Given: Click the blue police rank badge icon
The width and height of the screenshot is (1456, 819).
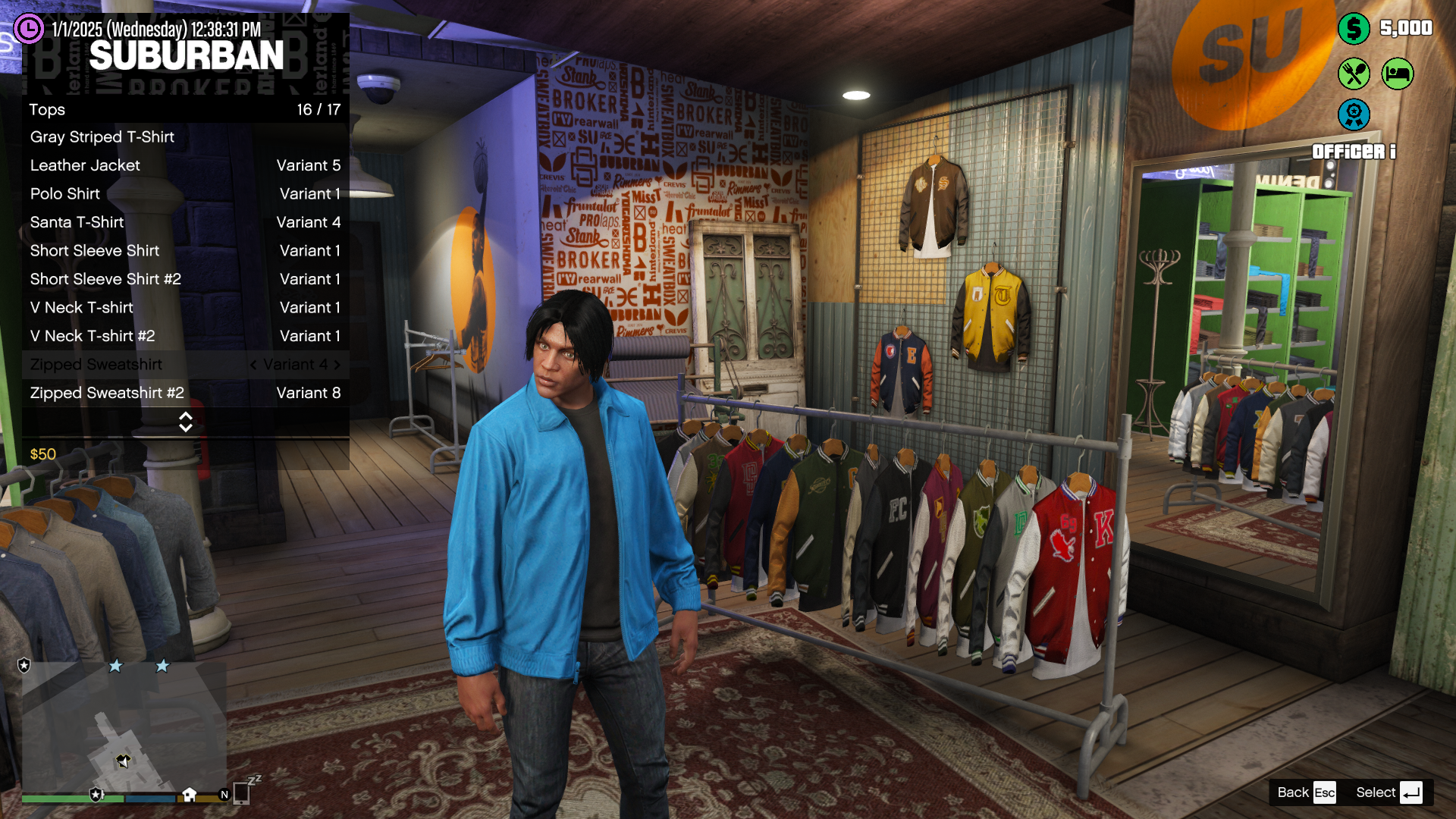Looking at the screenshot, I should pos(1354,115).
